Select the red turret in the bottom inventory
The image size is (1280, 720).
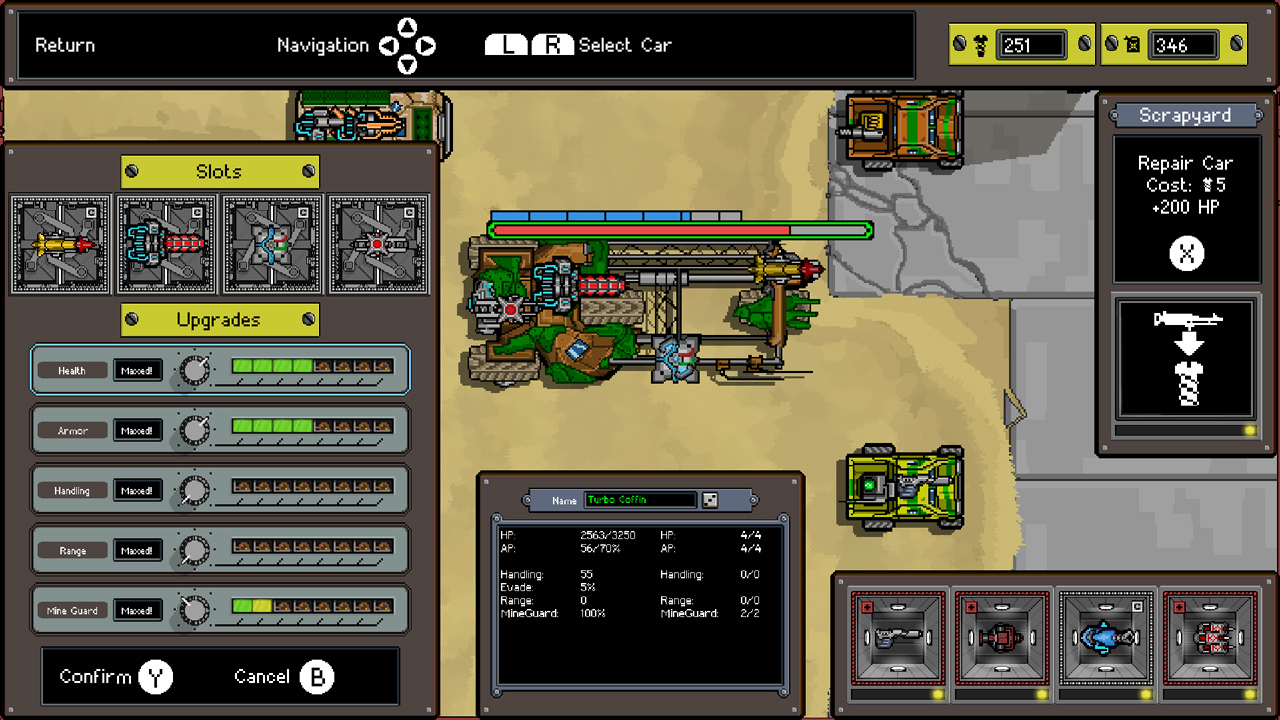pyautogui.click(x=1003, y=637)
